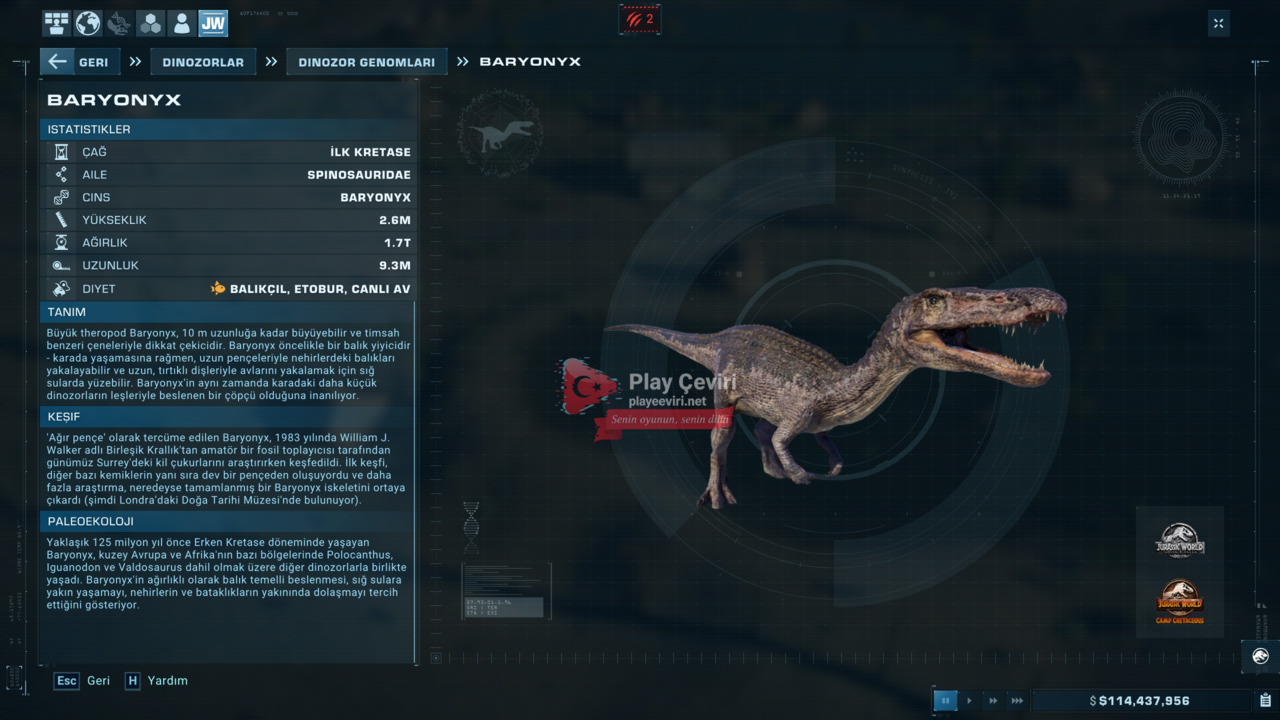
Task: Click the red storm alert notification
Action: (640, 19)
